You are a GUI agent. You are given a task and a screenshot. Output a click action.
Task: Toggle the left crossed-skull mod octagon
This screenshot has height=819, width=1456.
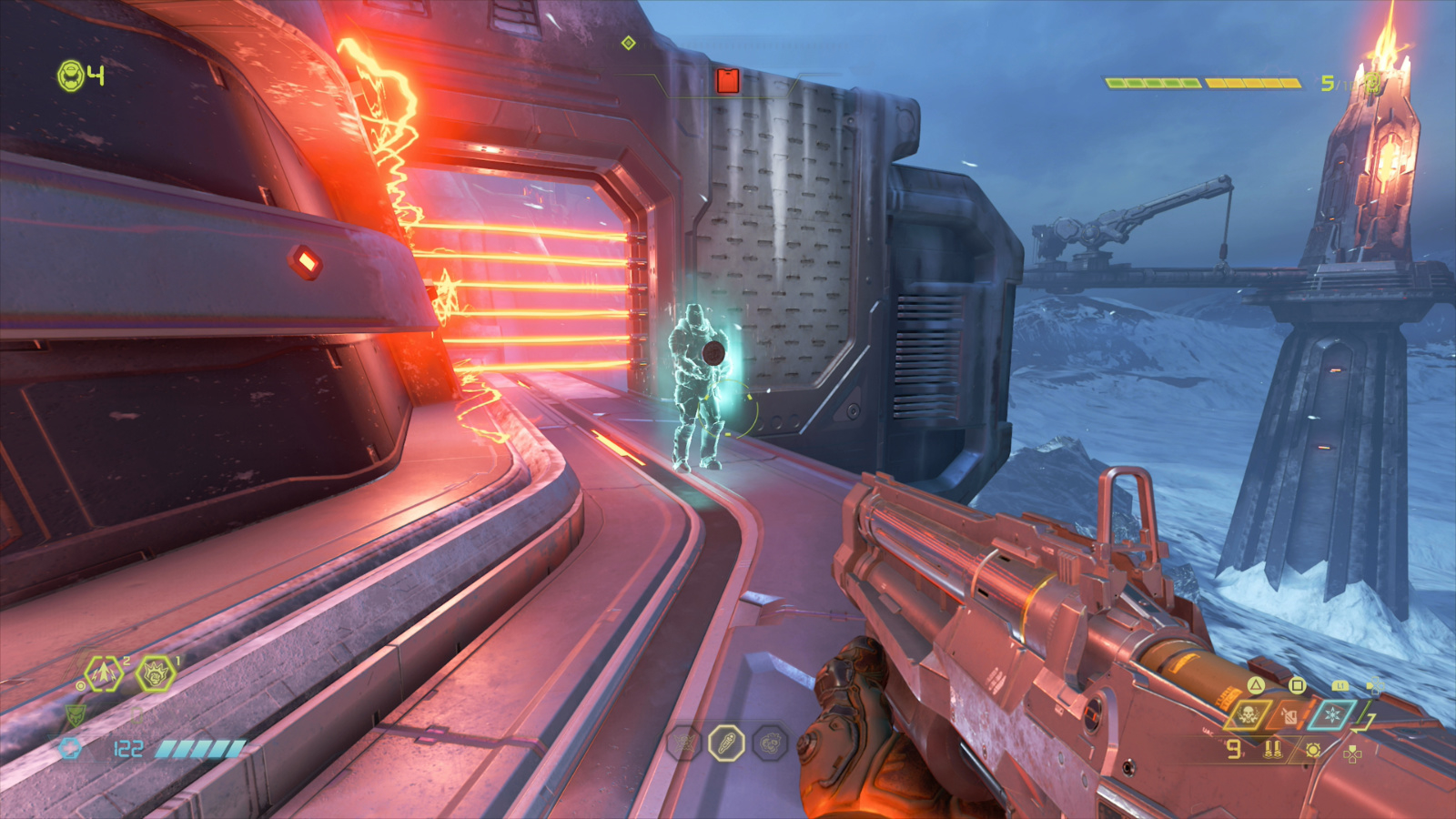tap(684, 742)
